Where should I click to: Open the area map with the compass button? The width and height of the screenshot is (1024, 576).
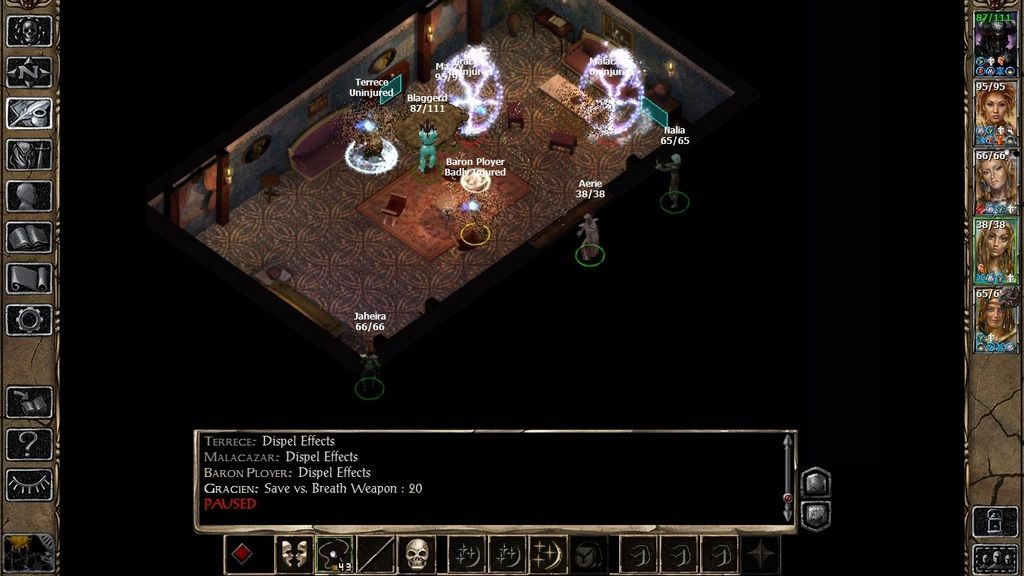pos(29,72)
